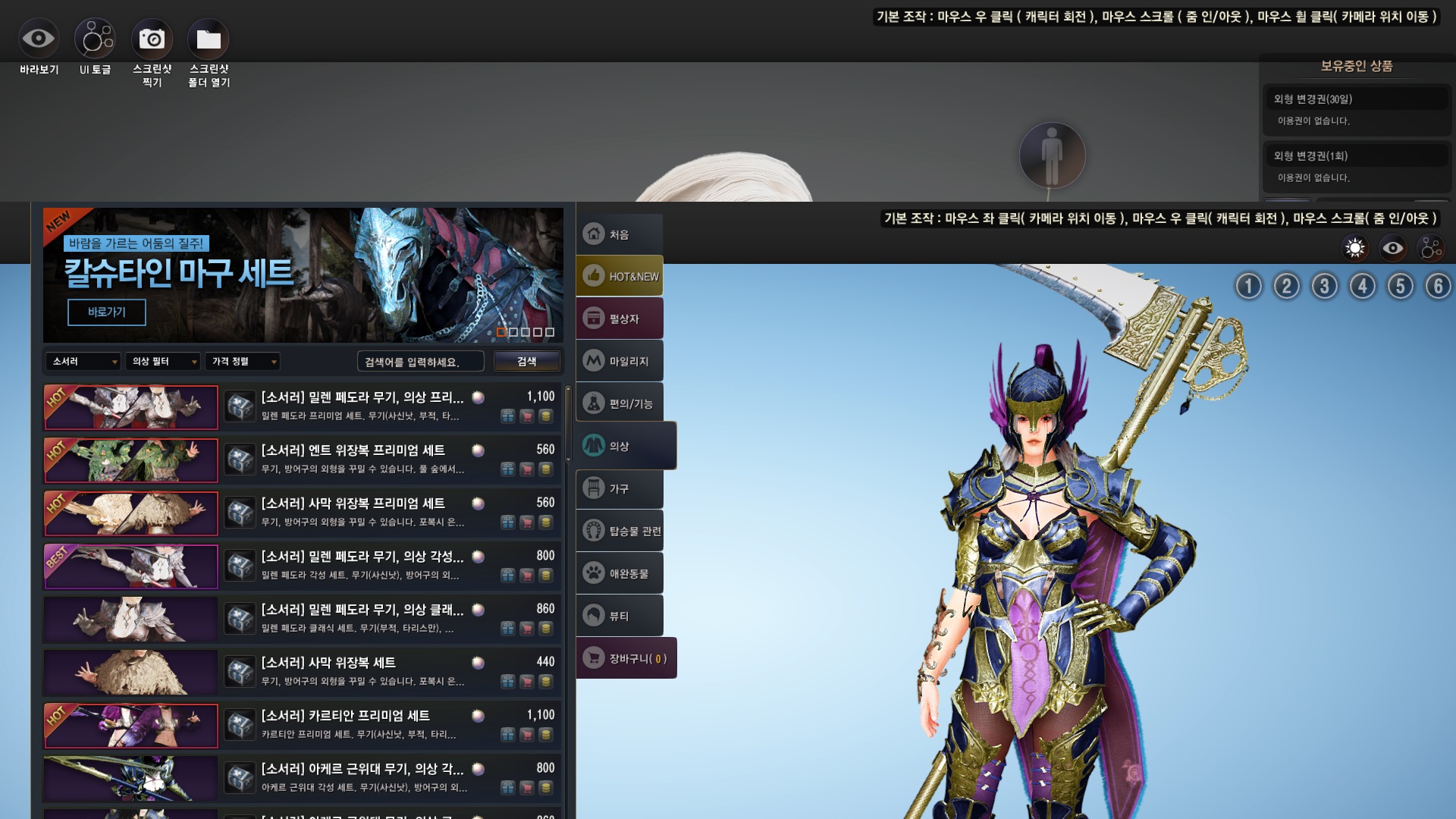The height and width of the screenshot is (819, 1456).
Task: Switch to the HOT&NEW tab
Action: click(x=620, y=276)
